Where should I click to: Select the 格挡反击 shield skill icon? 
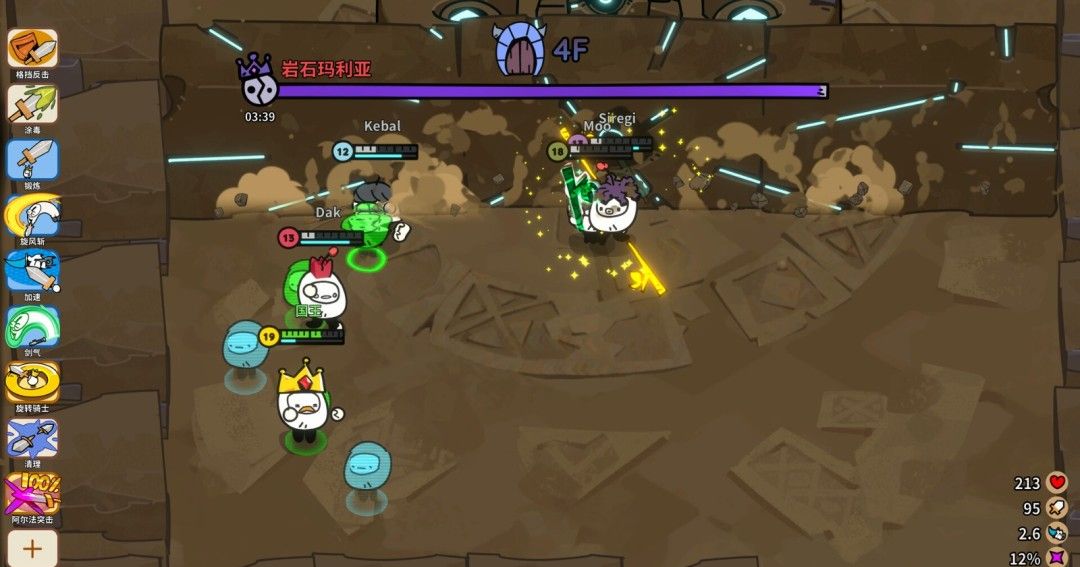(33, 48)
